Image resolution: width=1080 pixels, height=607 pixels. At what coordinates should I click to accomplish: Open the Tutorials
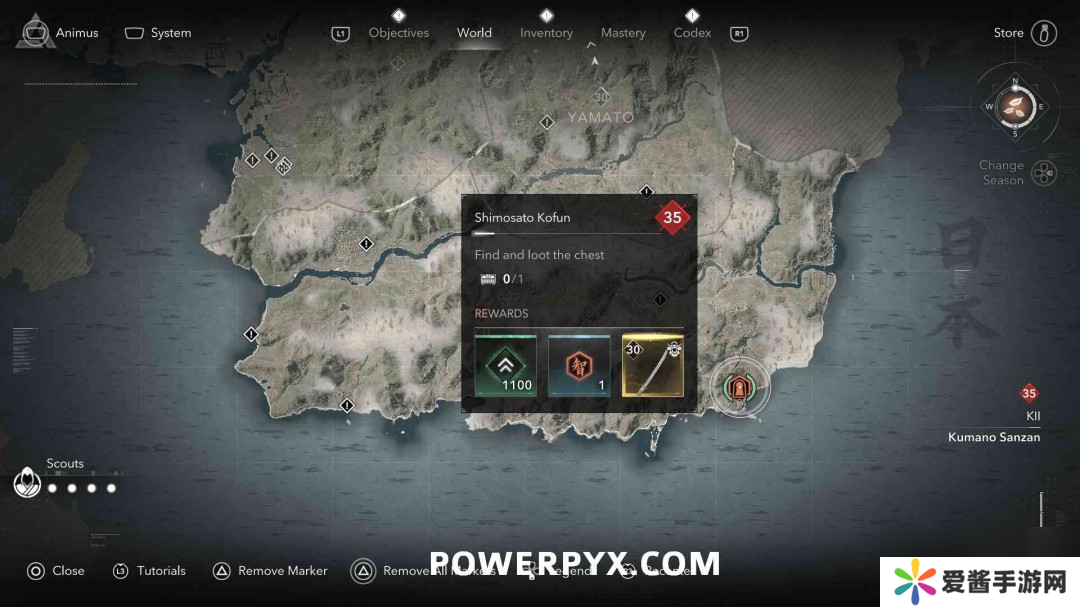pos(150,571)
